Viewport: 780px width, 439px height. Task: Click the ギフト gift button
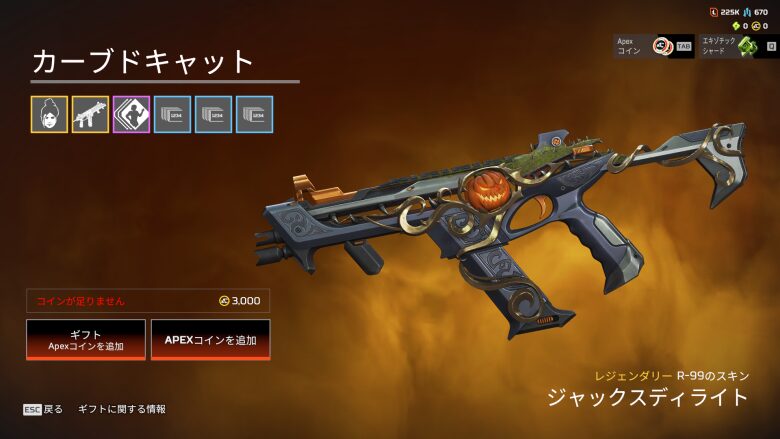tap(86, 340)
